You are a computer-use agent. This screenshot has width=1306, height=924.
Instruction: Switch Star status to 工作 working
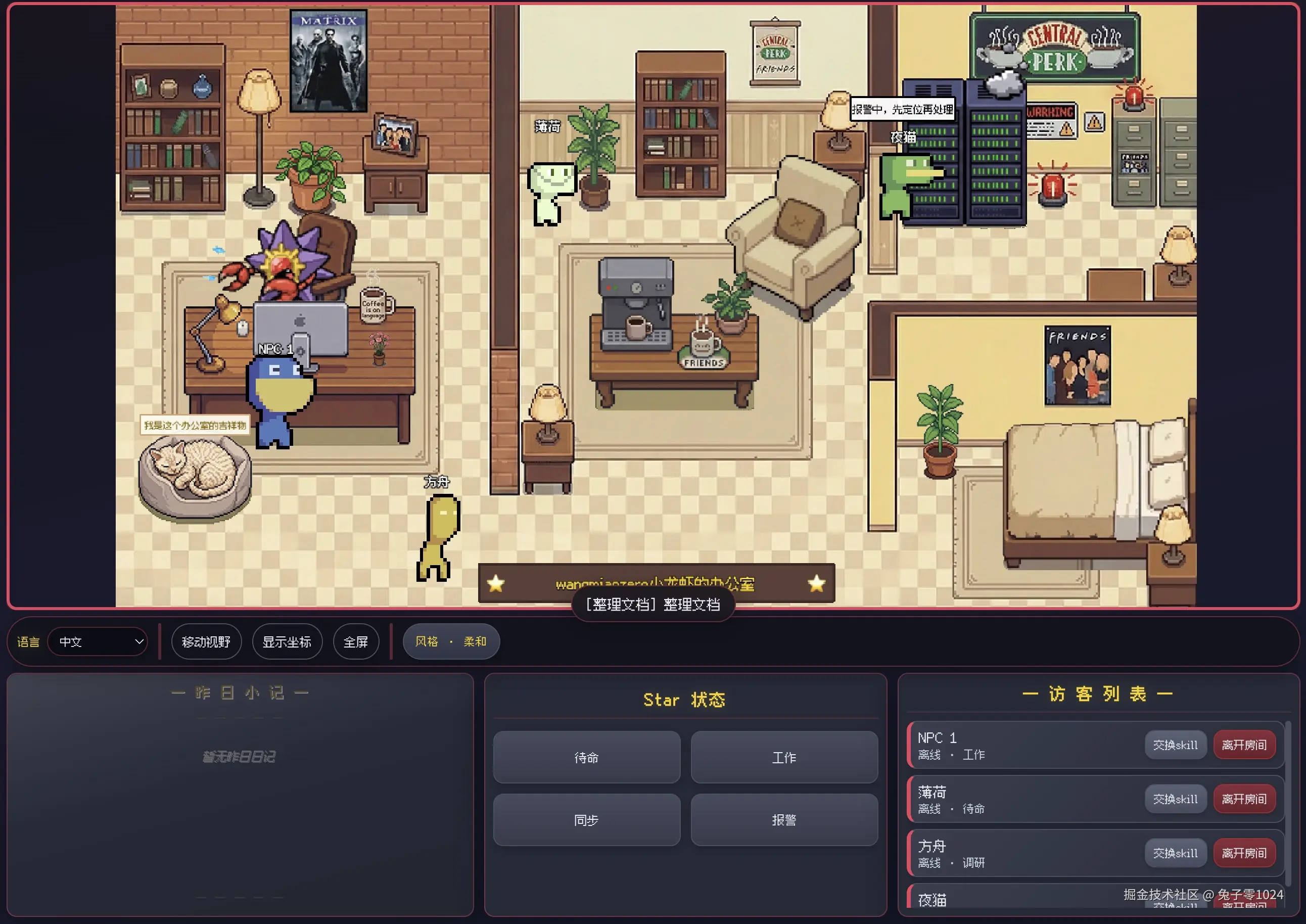pyautogui.click(x=783, y=757)
